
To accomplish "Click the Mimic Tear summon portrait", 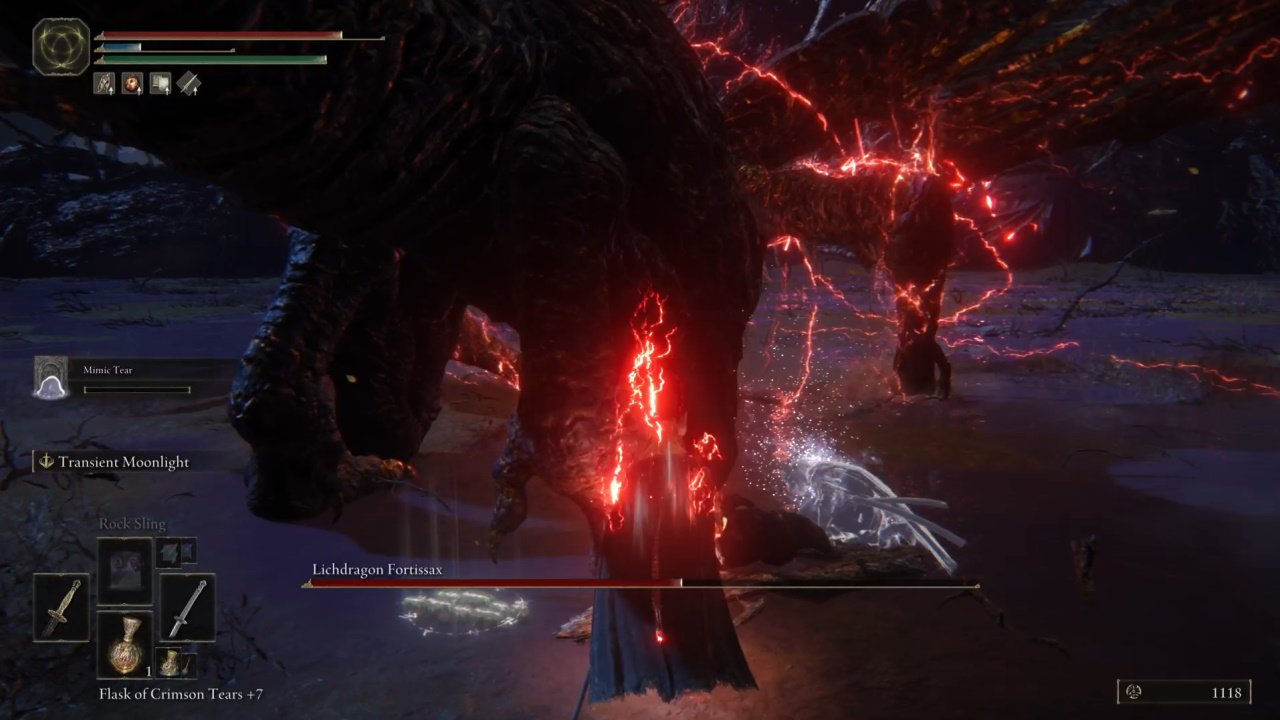I will (x=51, y=378).
